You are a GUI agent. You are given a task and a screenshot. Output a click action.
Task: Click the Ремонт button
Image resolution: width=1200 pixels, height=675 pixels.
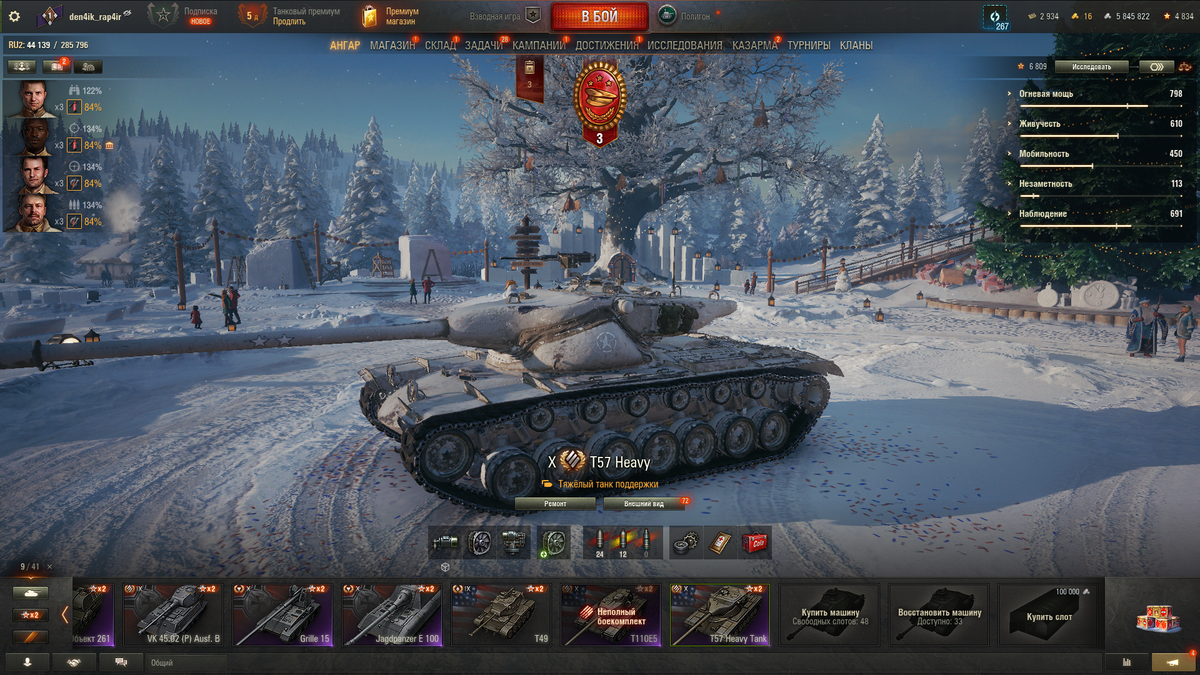click(x=555, y=504)
